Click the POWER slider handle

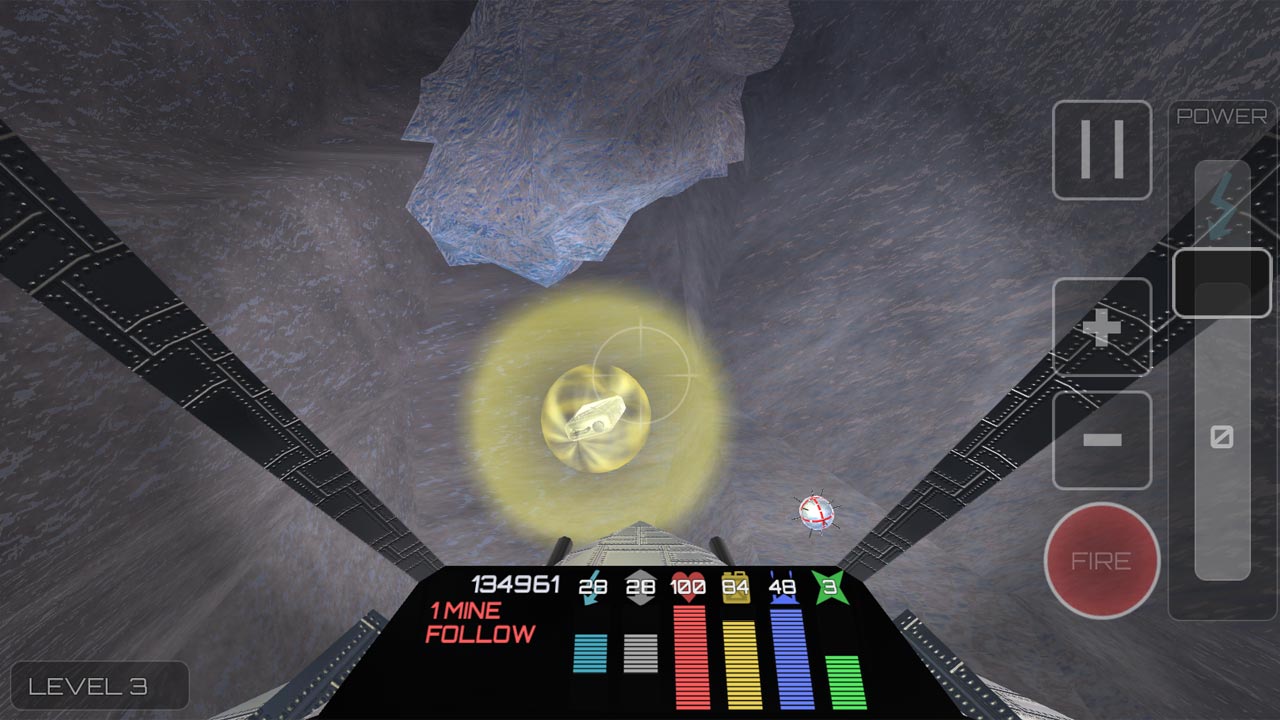(x=1222, y=283)
